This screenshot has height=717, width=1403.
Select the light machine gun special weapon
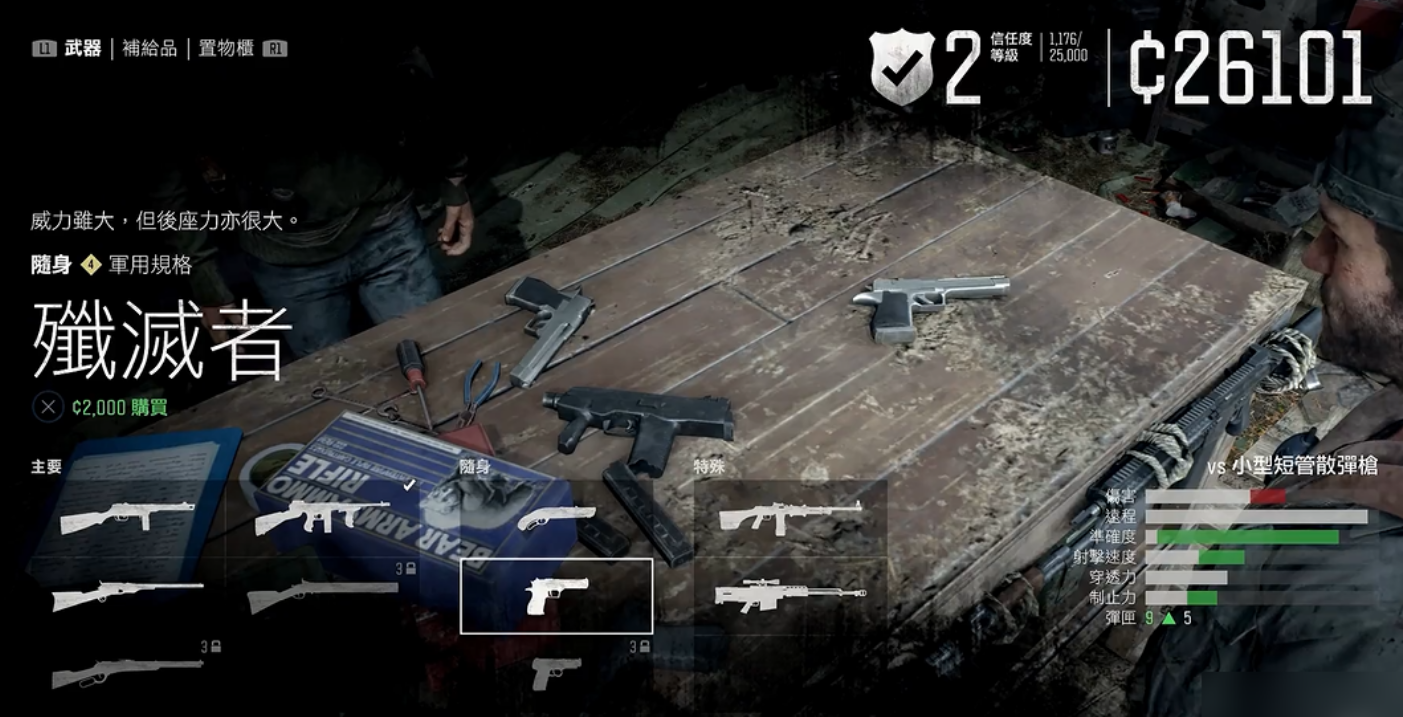coord(790,517)
